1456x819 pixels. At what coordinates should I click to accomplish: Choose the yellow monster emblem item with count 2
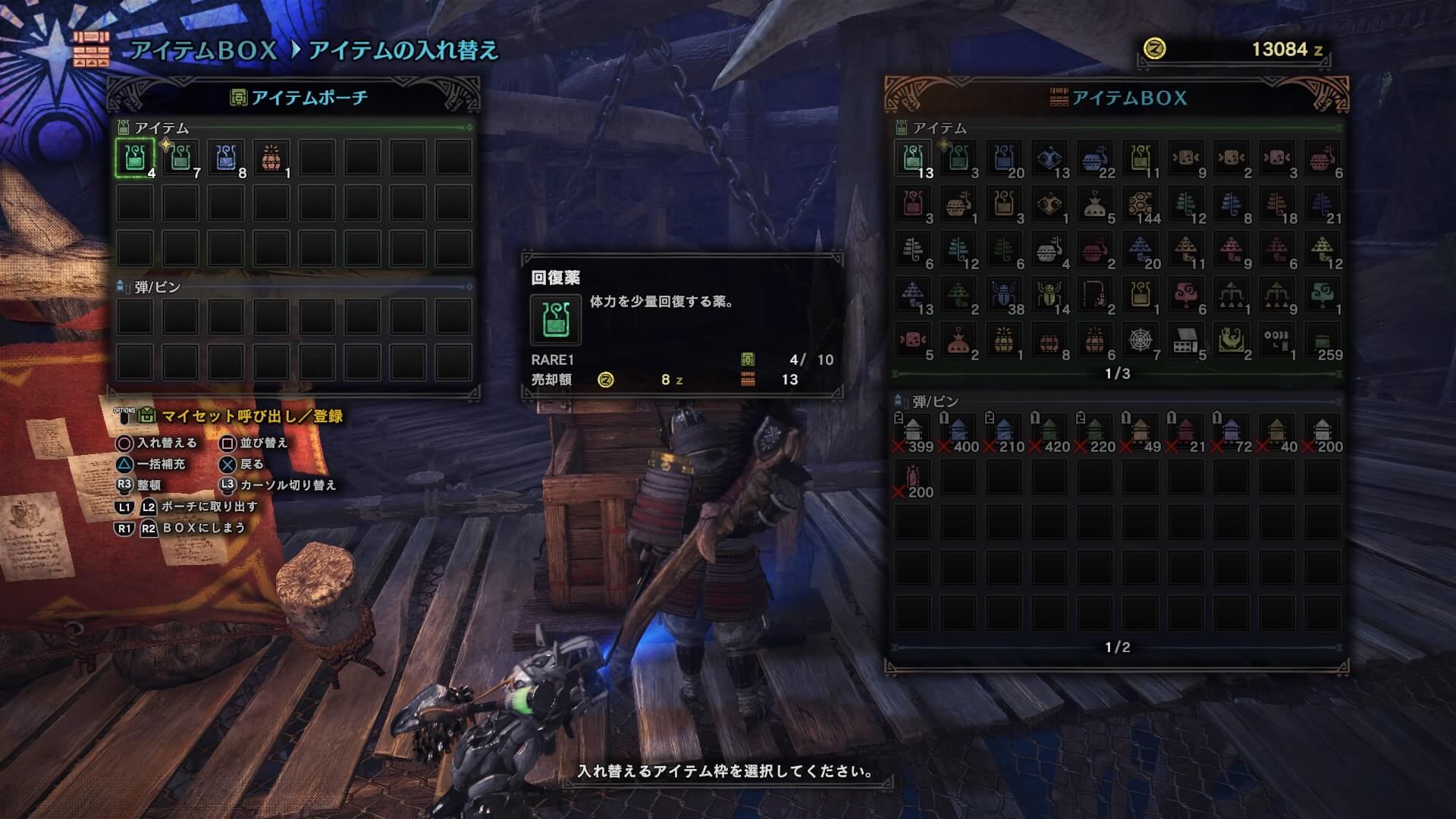click(1232, 340)
